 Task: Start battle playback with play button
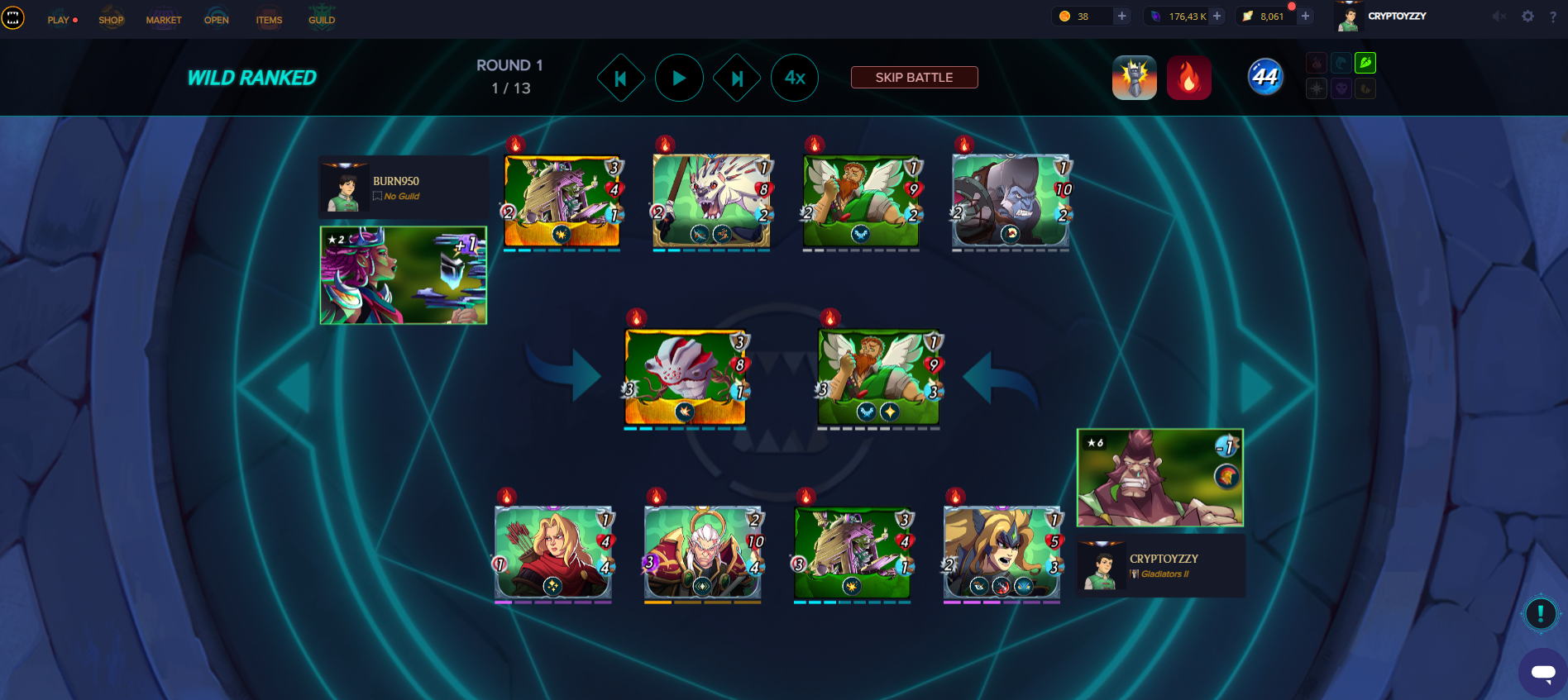click(679, 78)
